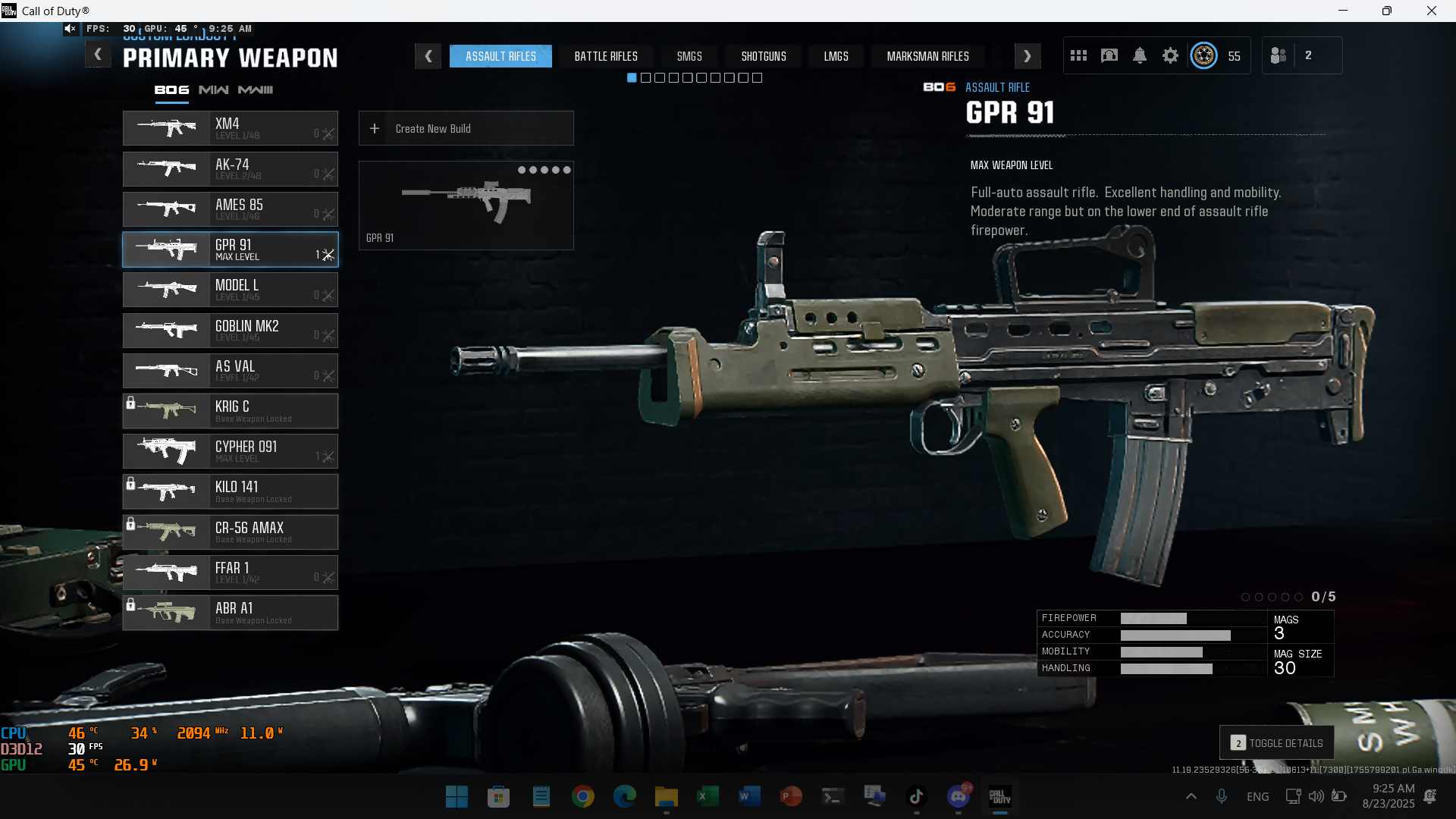Select the Model L weapon row
Screen dimensions: 1456x819
click(231, 290)
